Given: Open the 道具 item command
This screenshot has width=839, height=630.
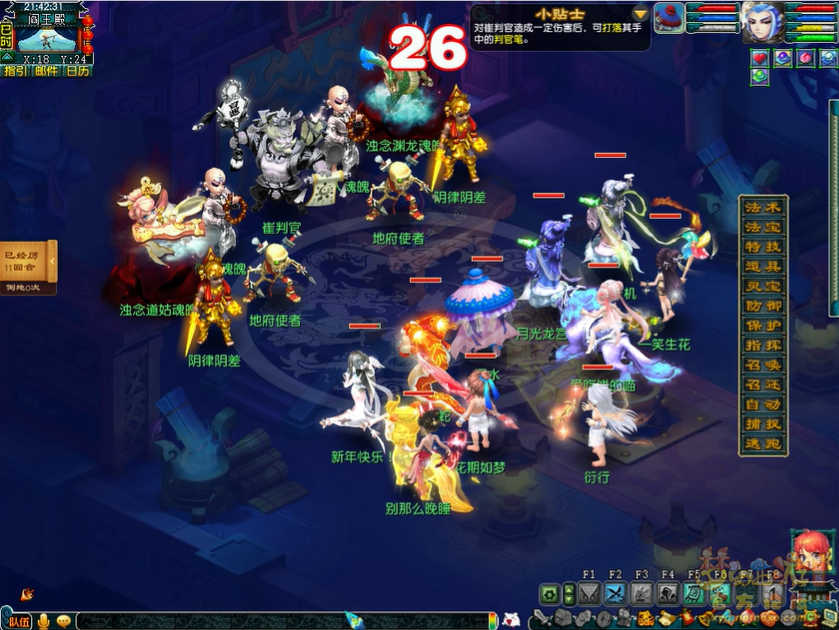Looking at the screenshot, I should point(764,267).
